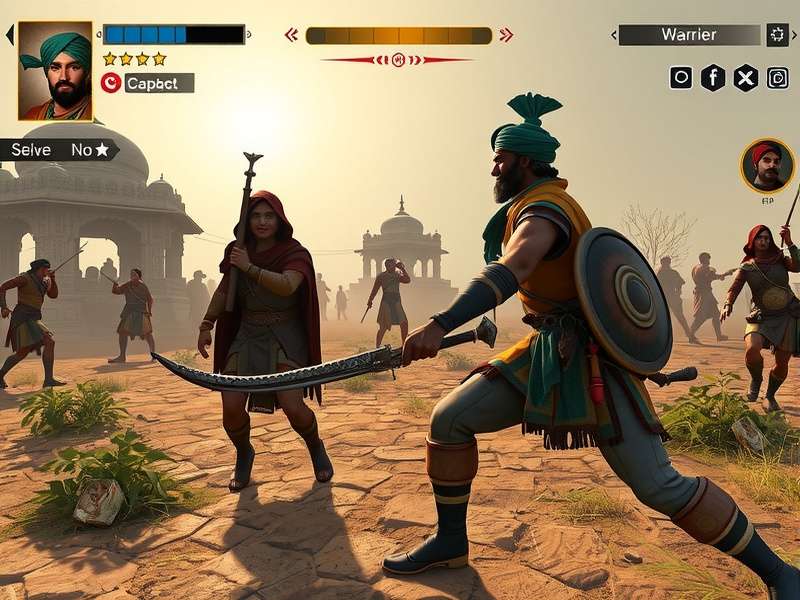Select the red-turbaned character portrait

[767, 166]
